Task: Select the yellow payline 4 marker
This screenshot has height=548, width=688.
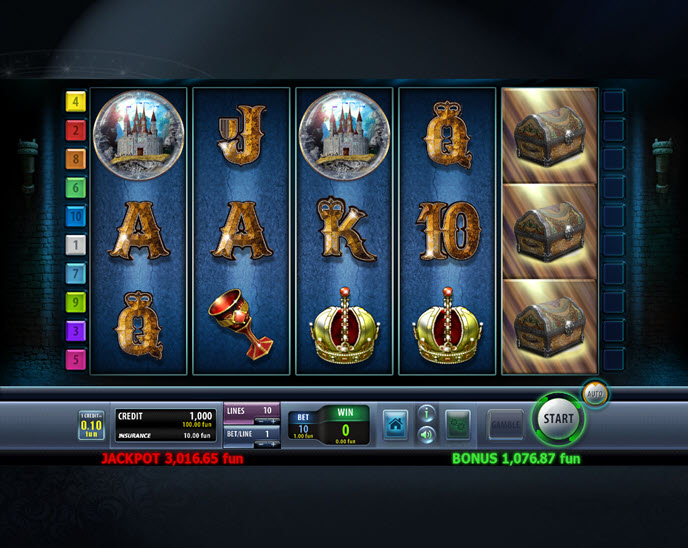Action: pos(75,101)
